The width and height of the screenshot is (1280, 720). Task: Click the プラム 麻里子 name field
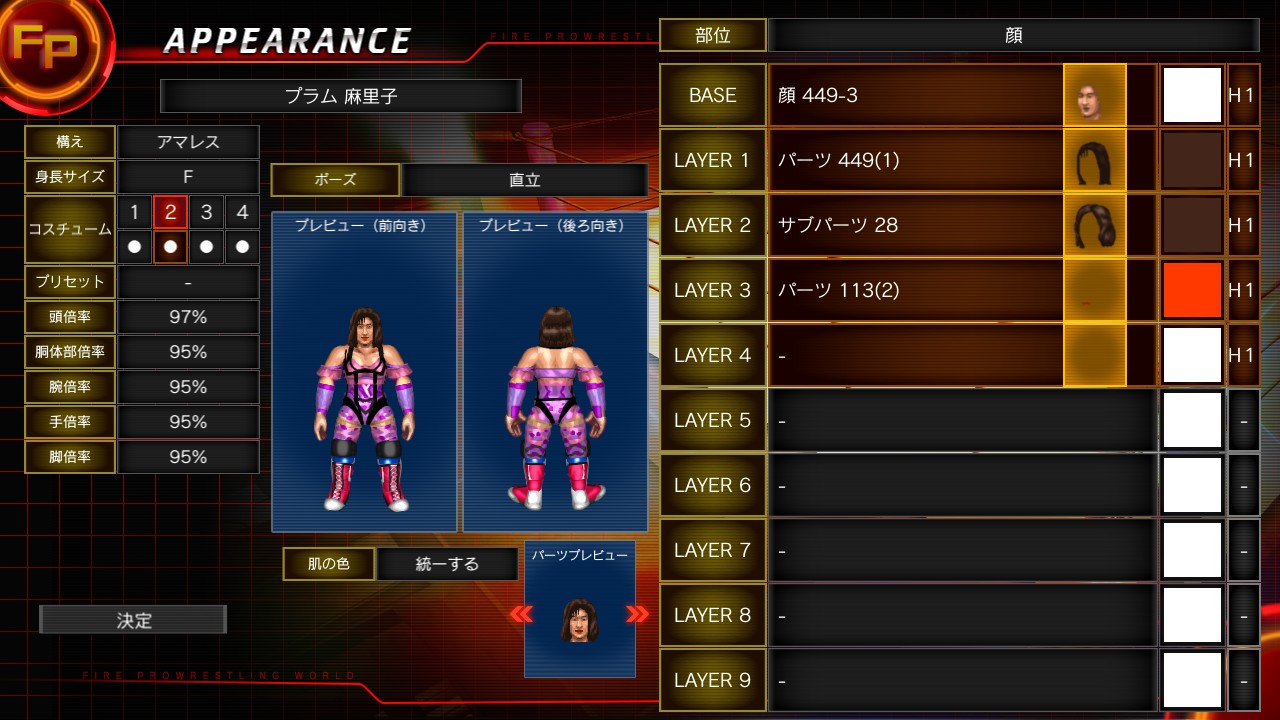342,96
